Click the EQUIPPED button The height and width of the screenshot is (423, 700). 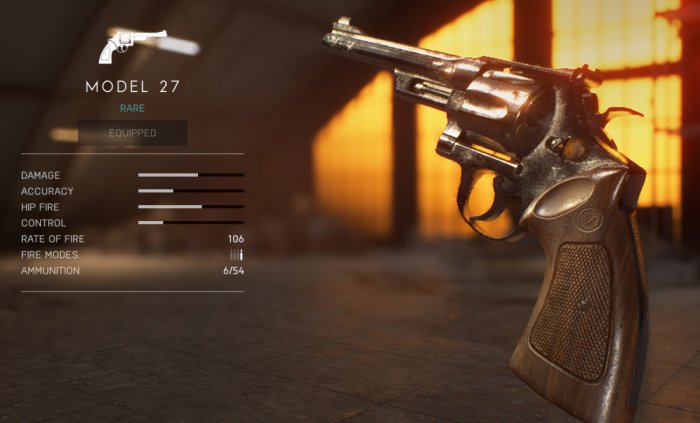pos(133,133)
